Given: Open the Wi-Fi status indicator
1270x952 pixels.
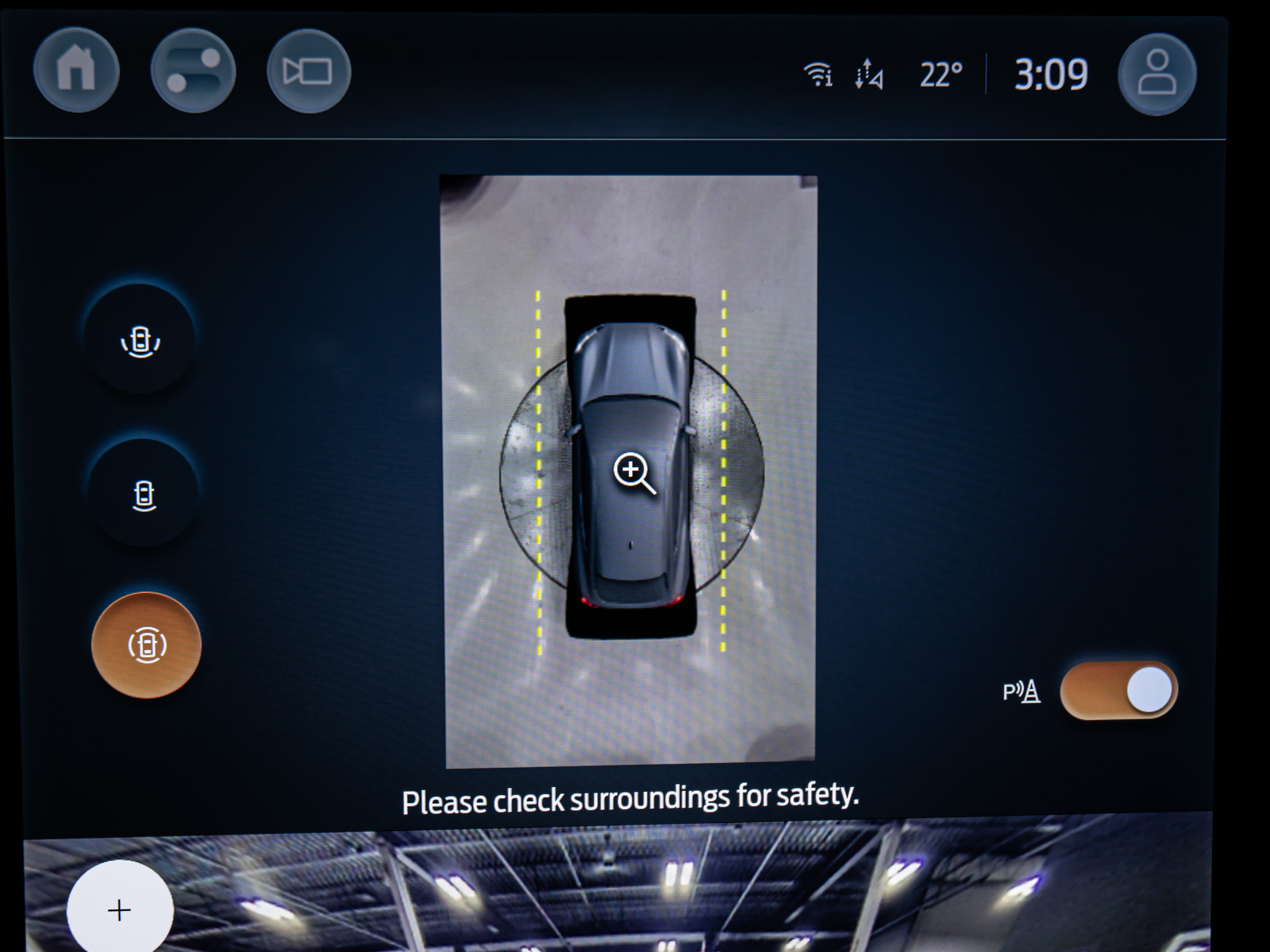Looking at the screenshot, I should pyautogui.click(x=818, y=75).
